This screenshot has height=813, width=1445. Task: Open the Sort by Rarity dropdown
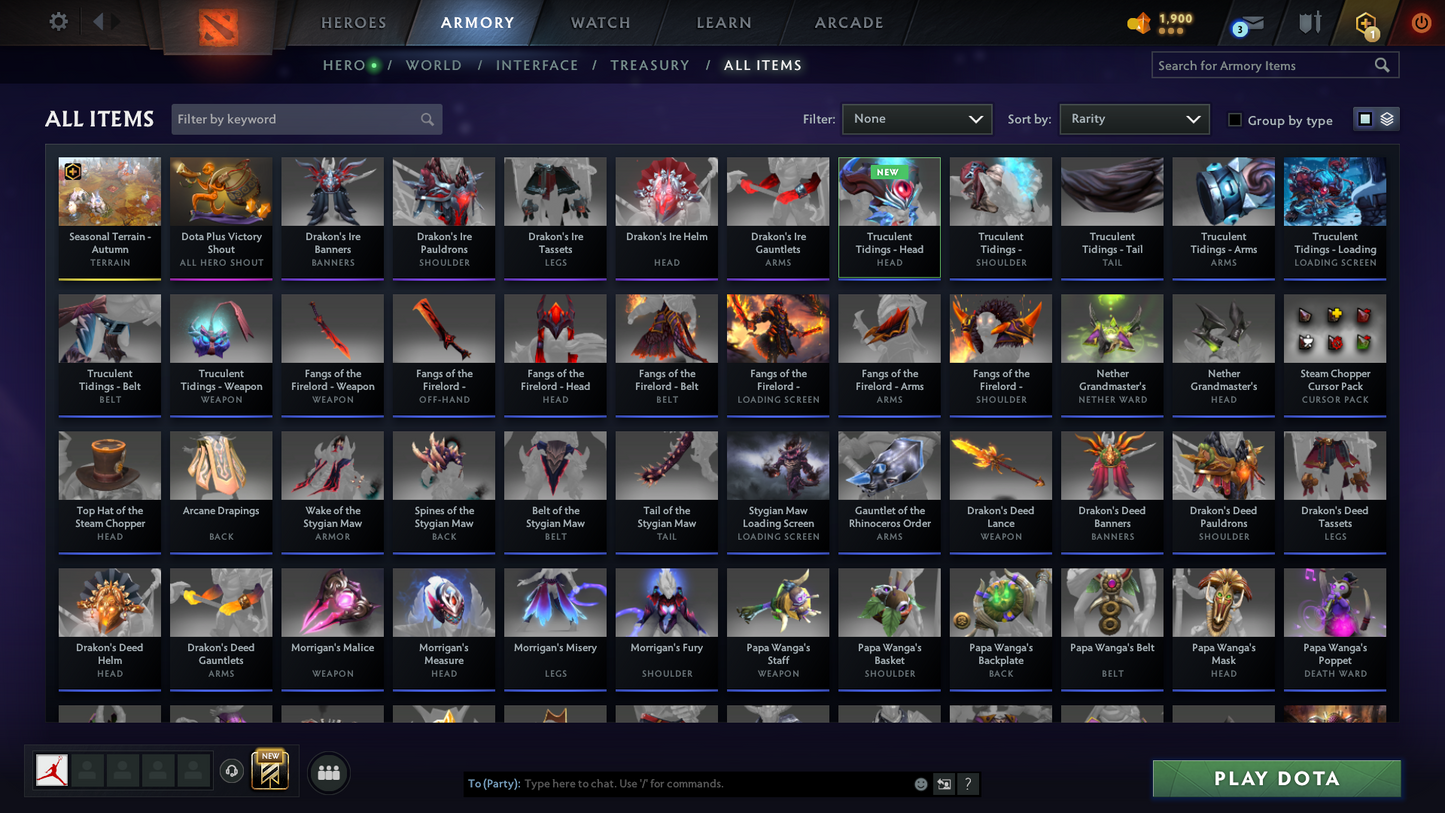pyautogui.click(x=1133, y=118)
